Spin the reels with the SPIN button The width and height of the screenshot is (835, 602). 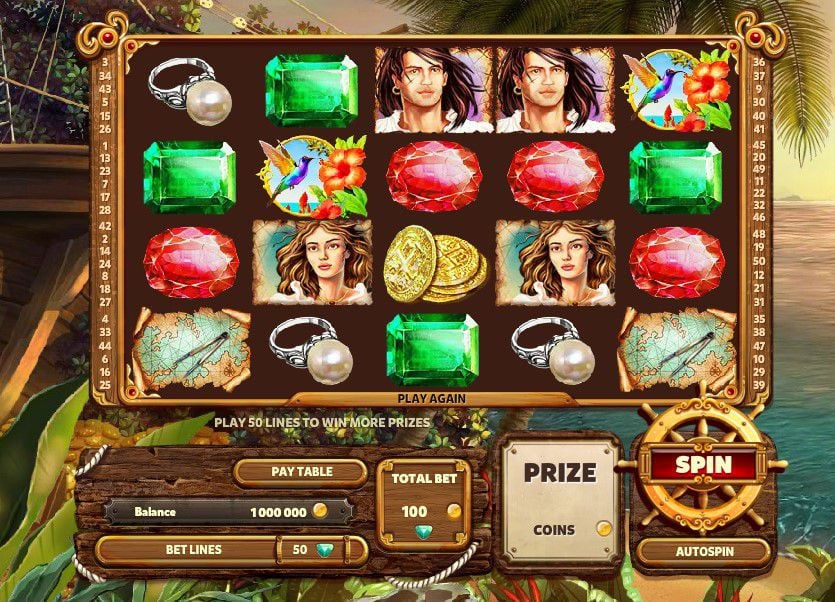tap(704, 465)
